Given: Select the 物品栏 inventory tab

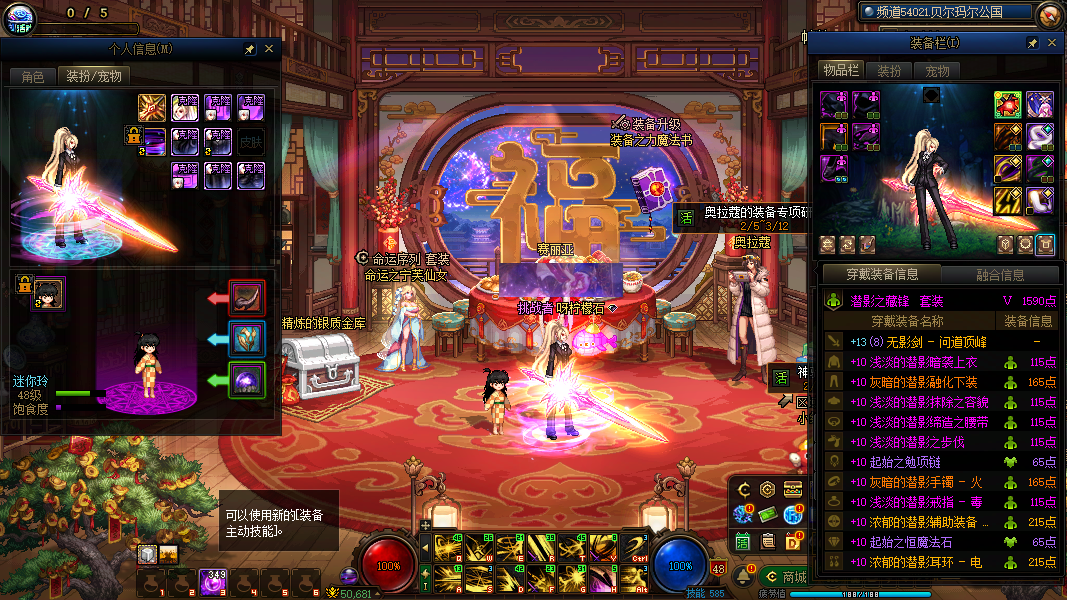Looking at the screenshot, I should [x=841, y=71].
